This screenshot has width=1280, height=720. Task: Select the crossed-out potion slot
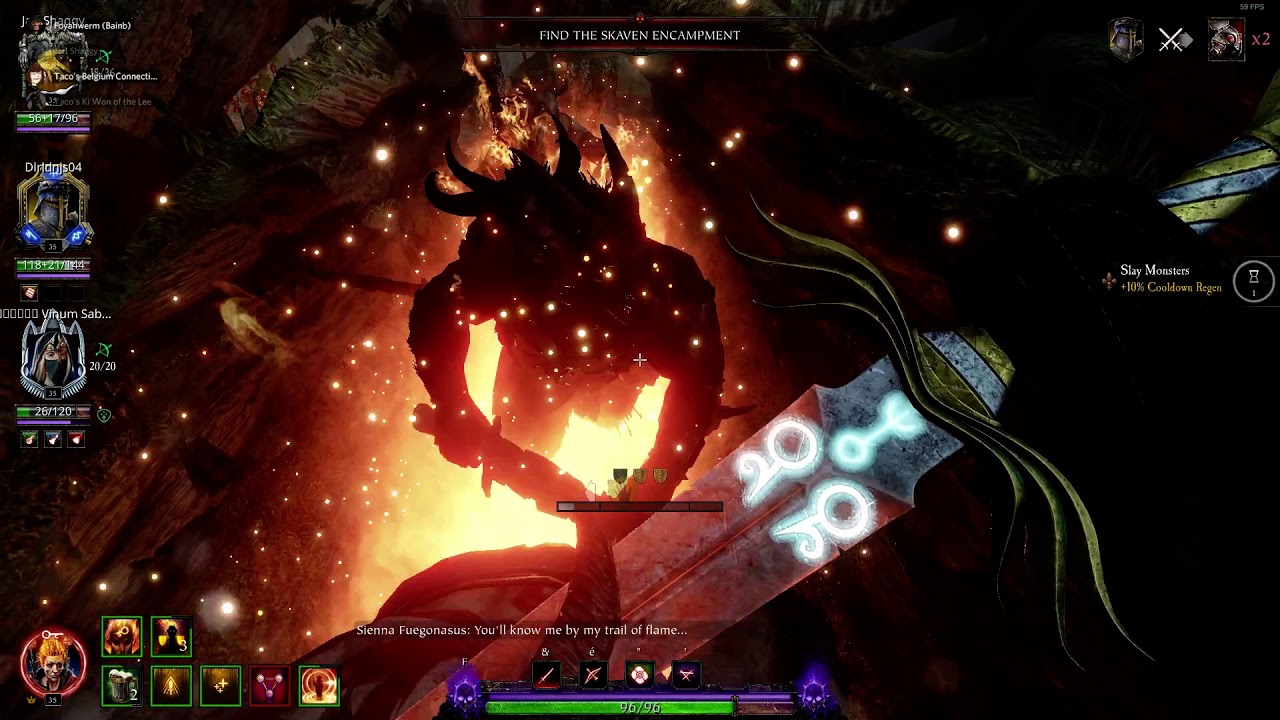click(x=686, y=676)
